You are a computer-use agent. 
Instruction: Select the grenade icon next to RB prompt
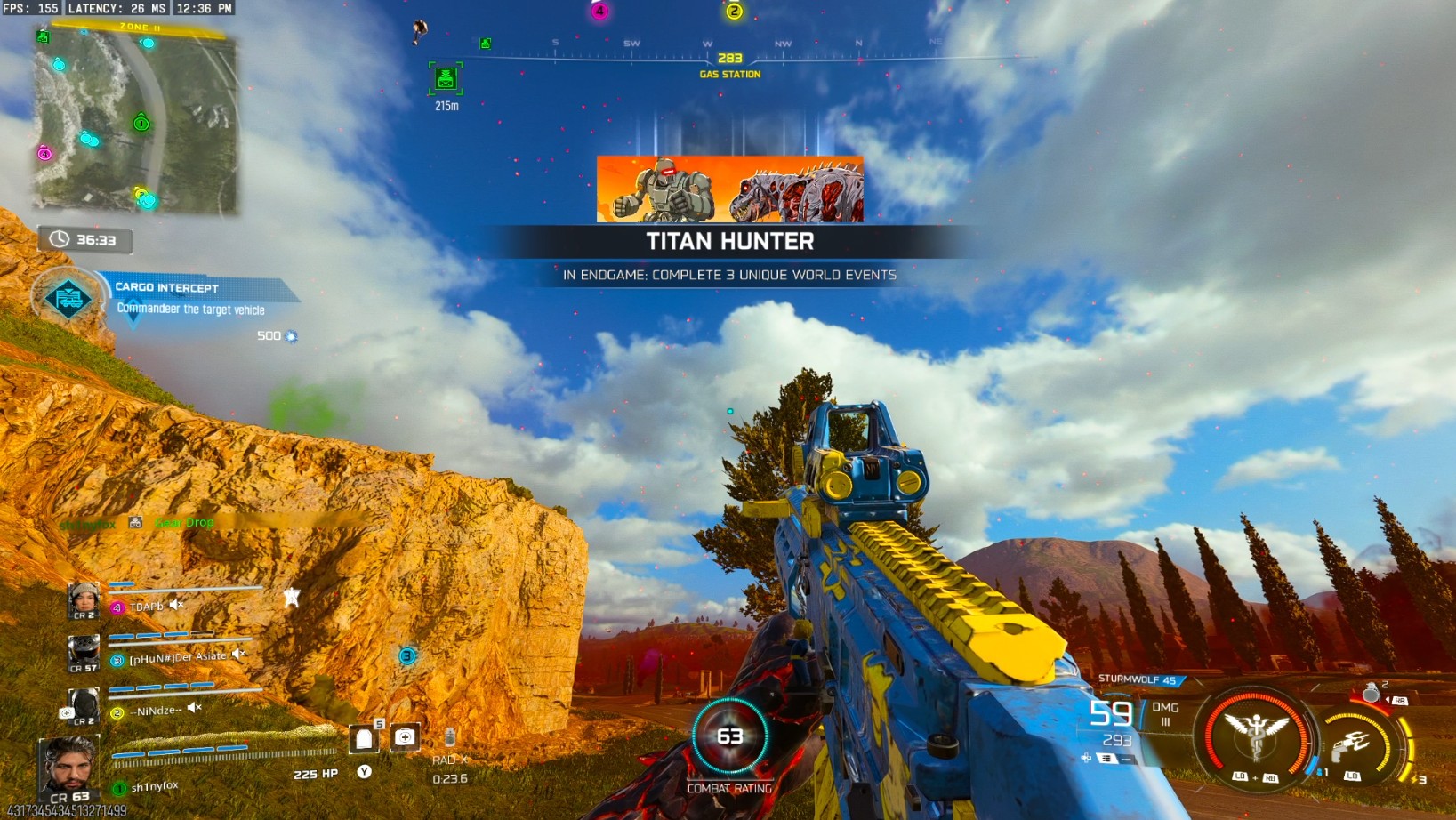click(x=1372, y=694)
